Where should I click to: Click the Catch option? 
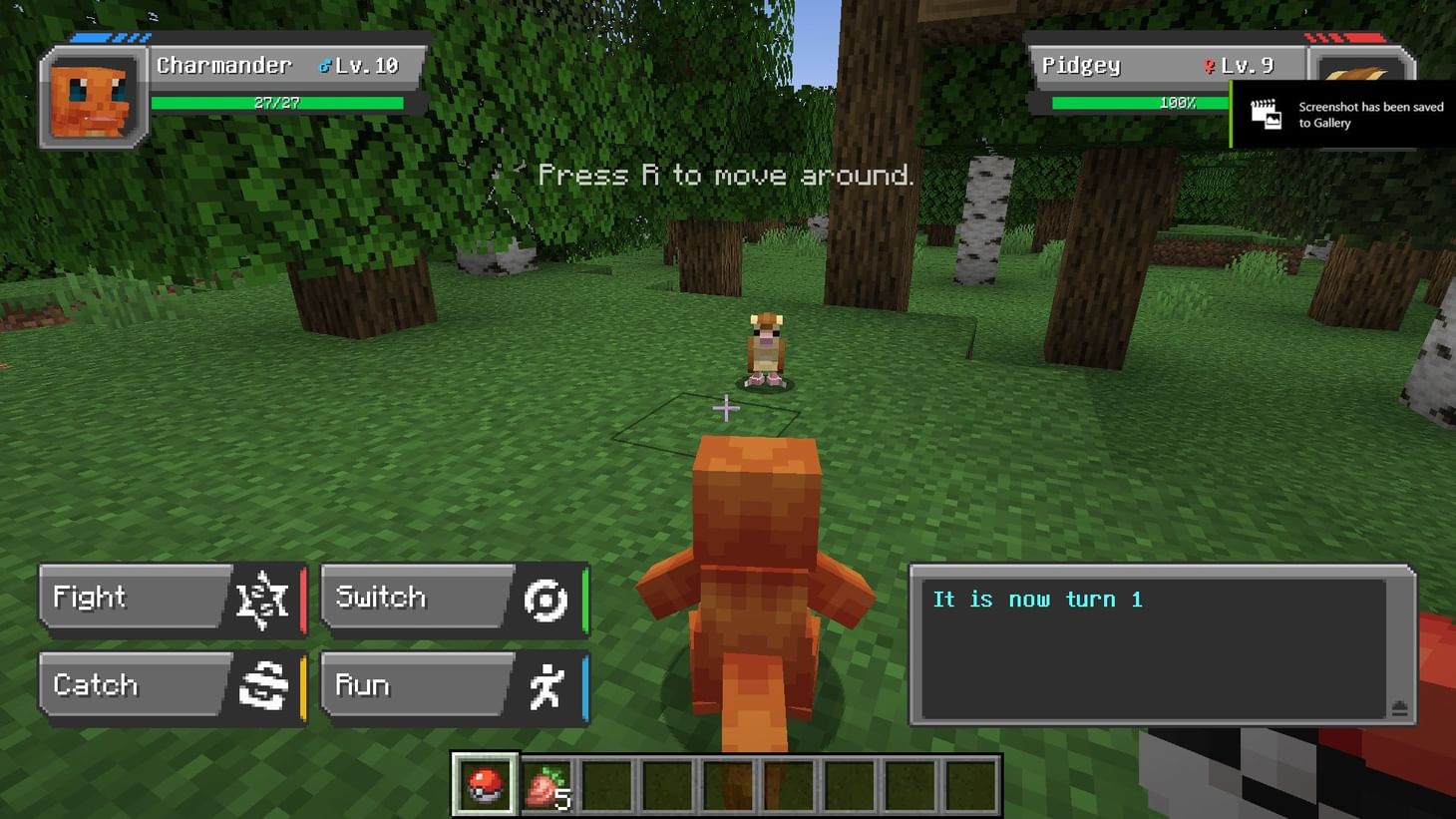(x=110, y=684)
